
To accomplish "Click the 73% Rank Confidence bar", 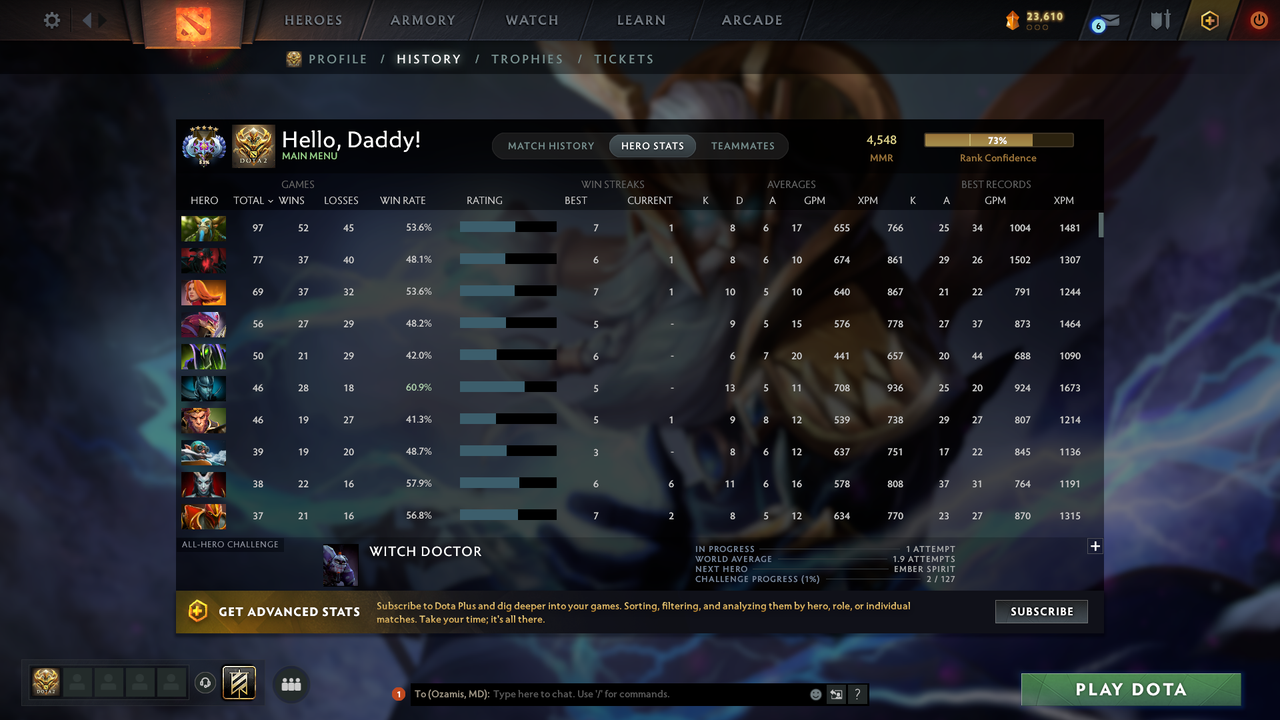I will [998, 139].
